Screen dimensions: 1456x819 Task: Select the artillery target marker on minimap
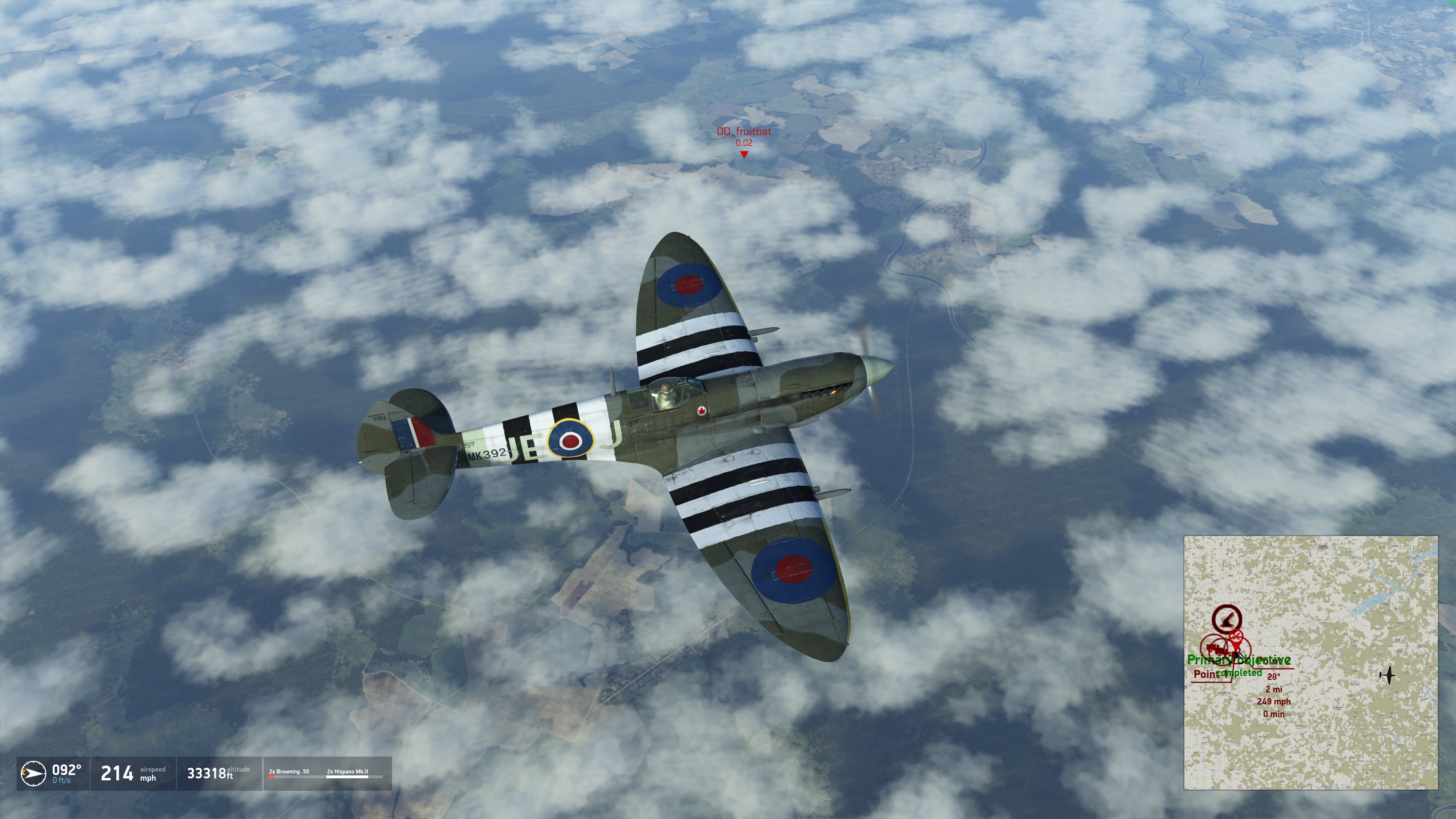point(1227,619)
